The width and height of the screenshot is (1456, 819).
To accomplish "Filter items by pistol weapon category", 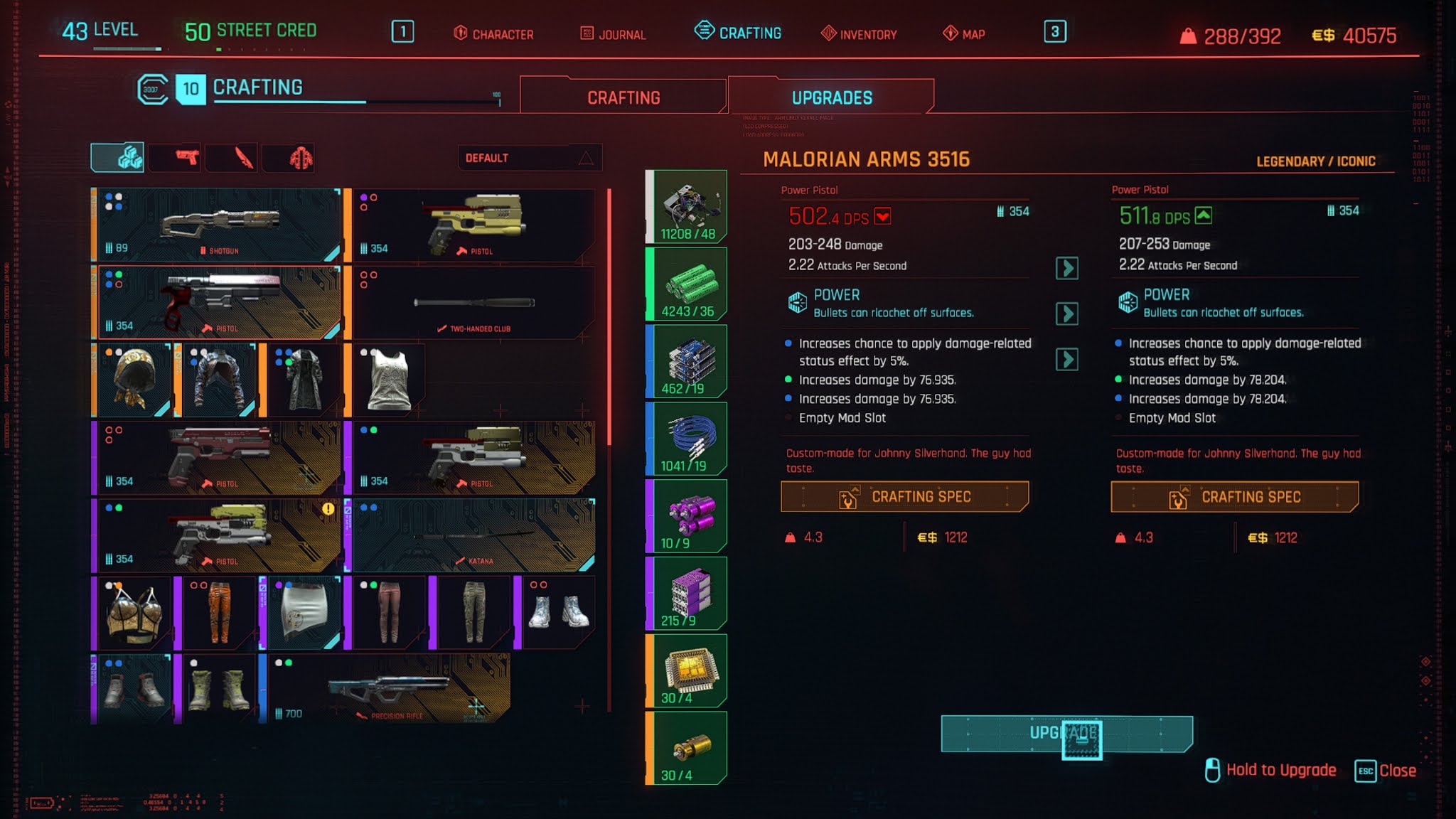I will [187, 157].
